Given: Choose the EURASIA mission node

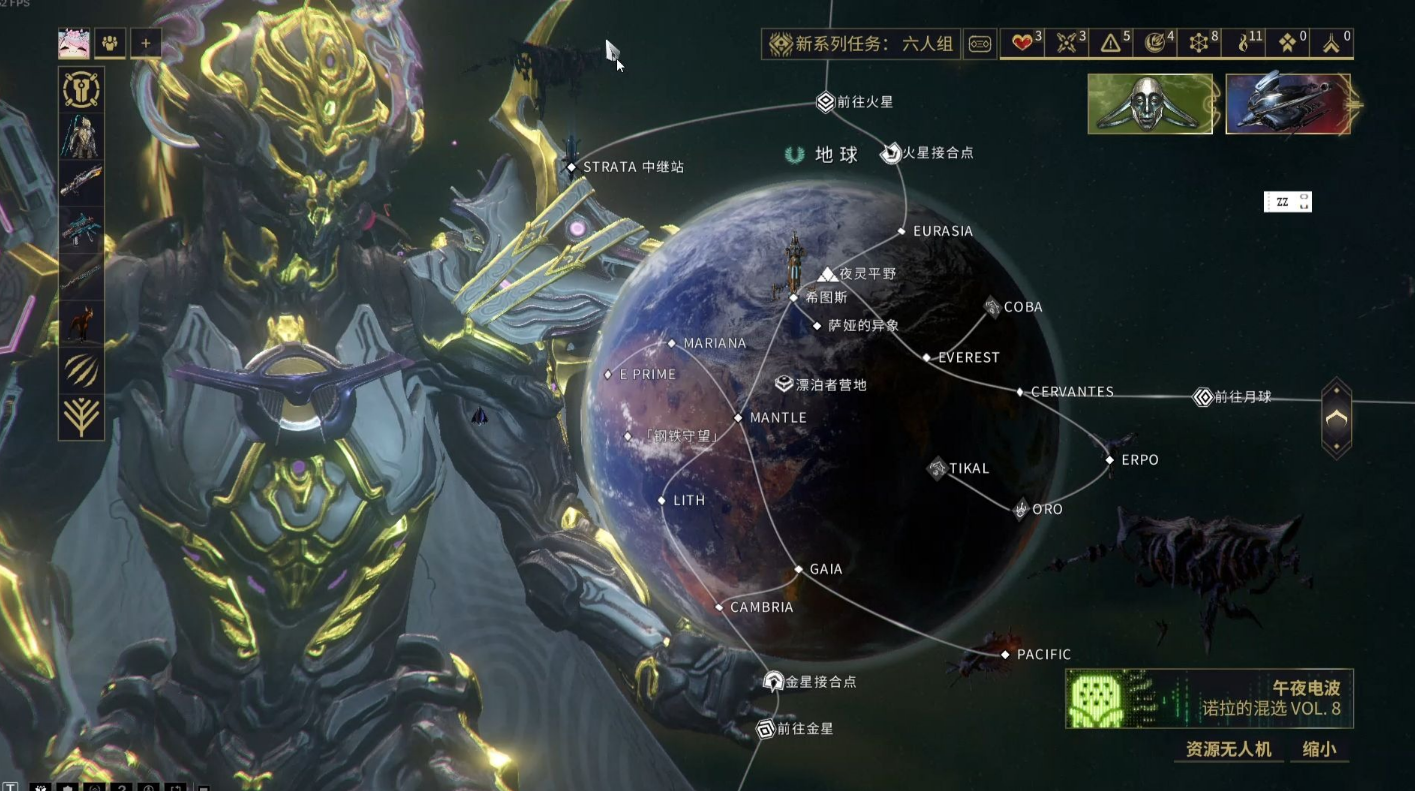Looking at the screenshot, I should pos(902,231).
